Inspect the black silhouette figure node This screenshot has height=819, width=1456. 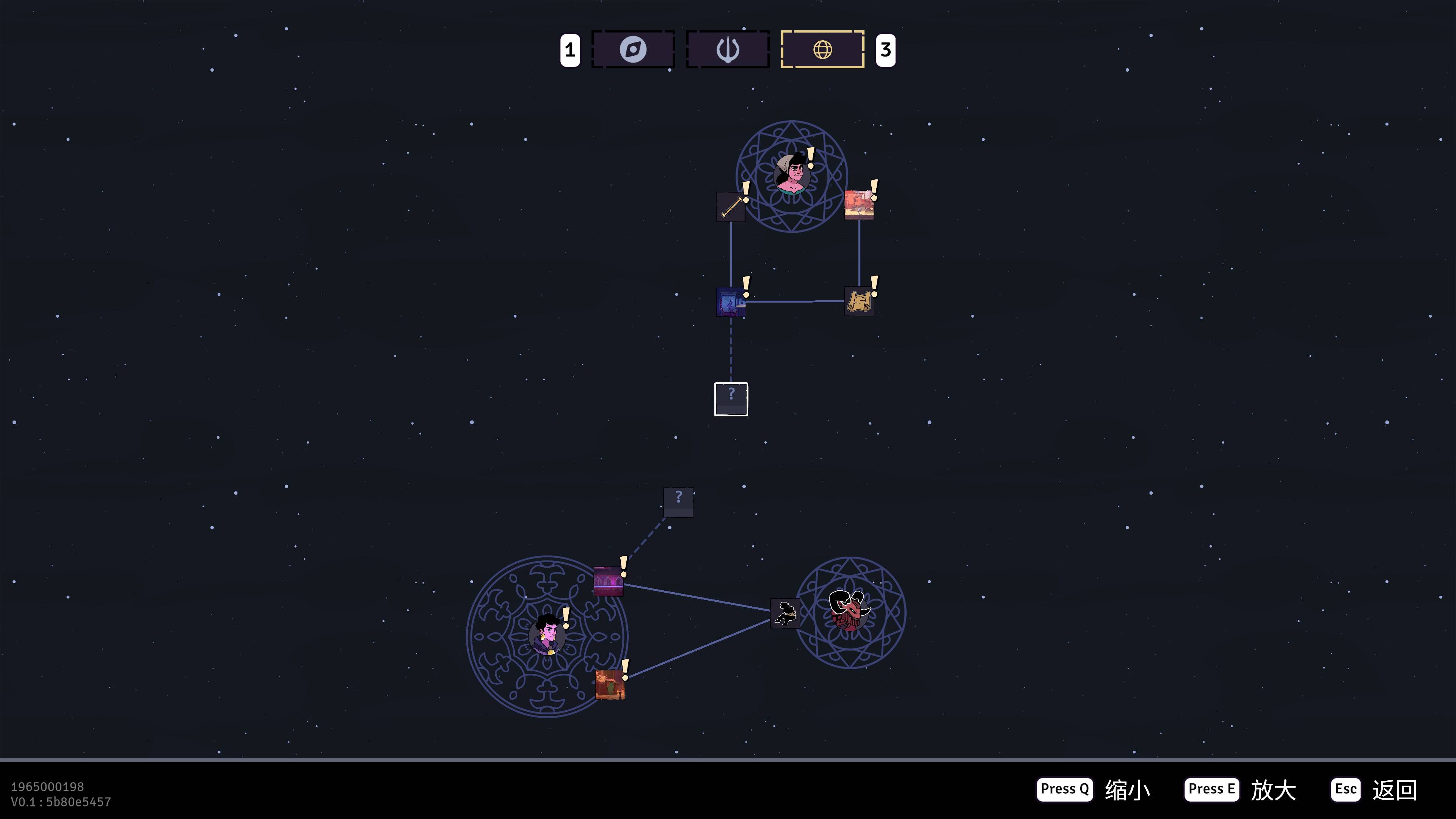click(x=785, y=613)
